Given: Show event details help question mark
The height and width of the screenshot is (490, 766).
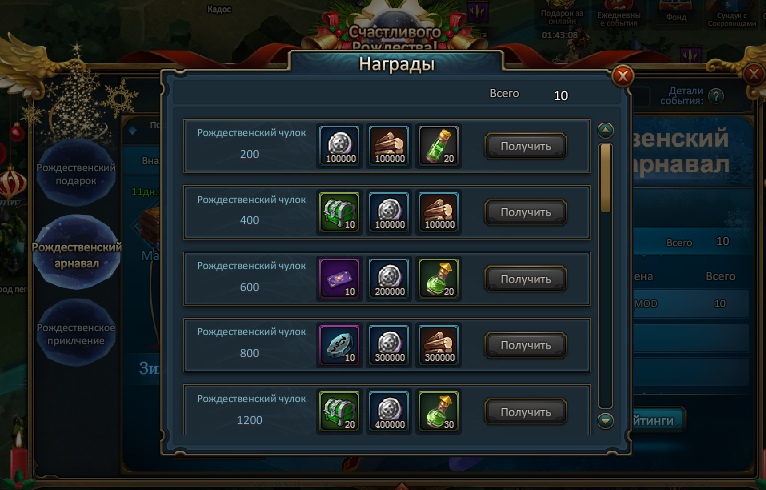Looking at the screenshot, I should click(716, 96).
